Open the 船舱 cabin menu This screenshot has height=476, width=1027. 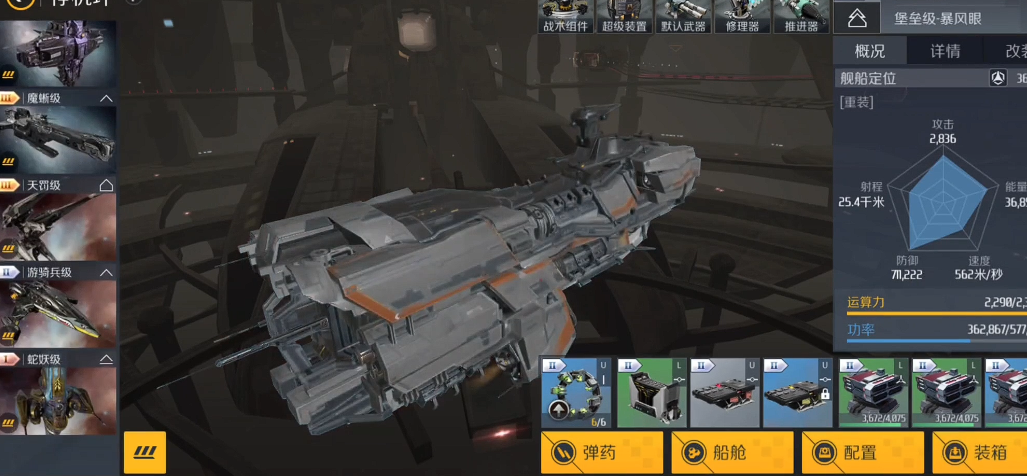732,453
